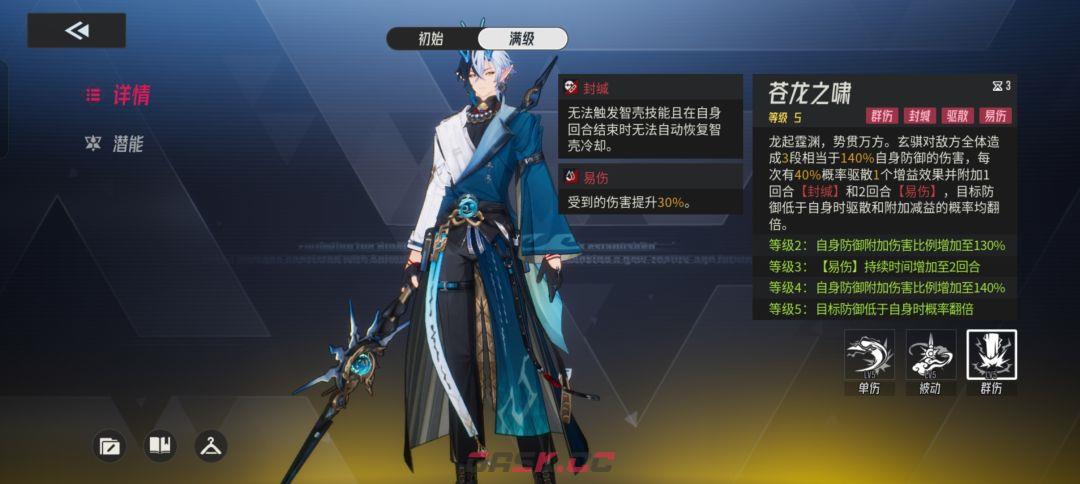This screenshot has height=484, width=1080.
Task: Open the folder icon button
Action: coord(109,446)
